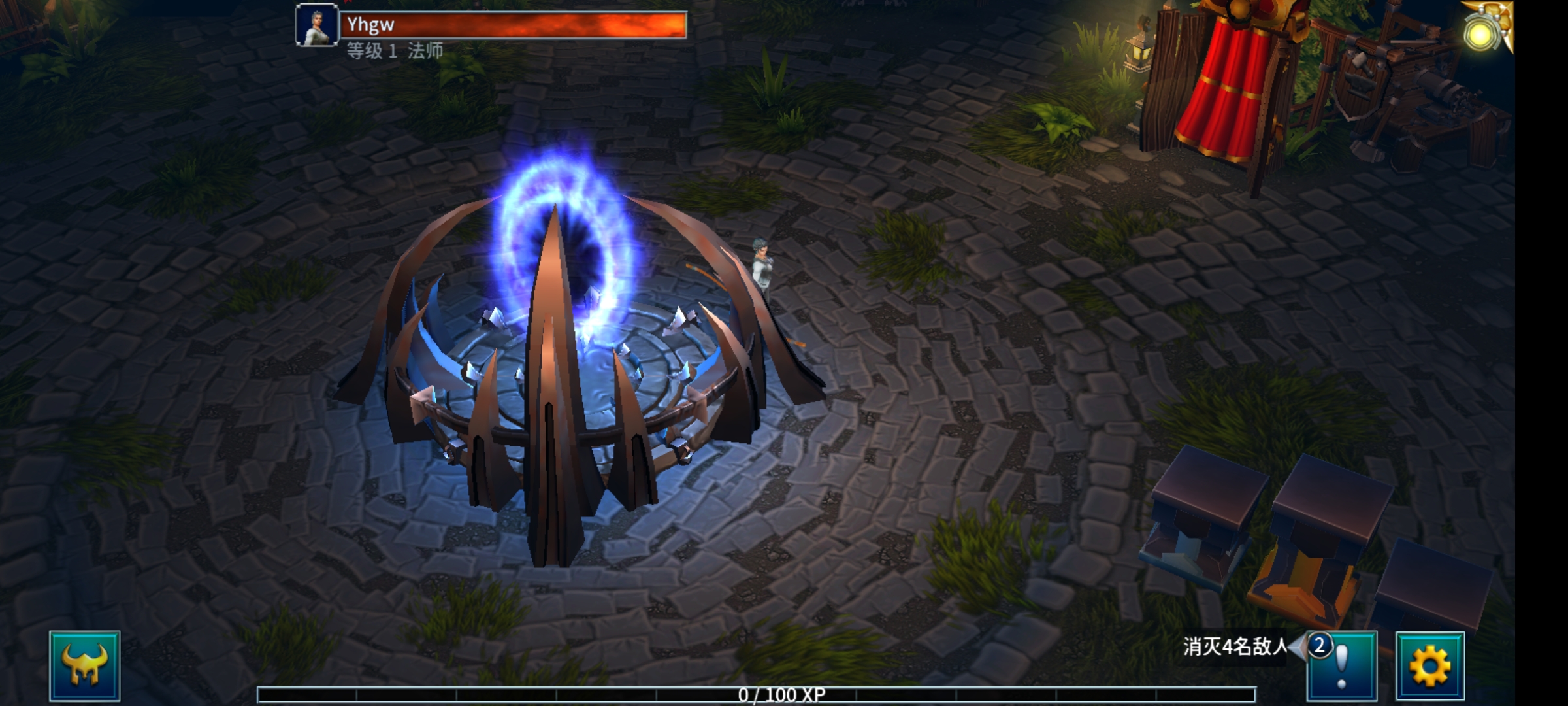Open the exclamation mark quest log
This screenshot has height=706, width=1568.
(1342, 667)
